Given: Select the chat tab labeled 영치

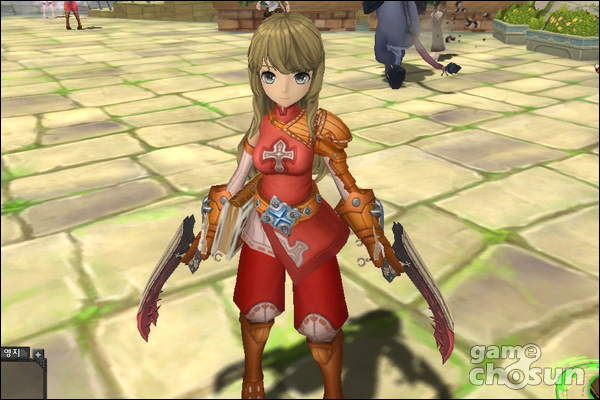Looking at the screenshot, I should point(14,353).
